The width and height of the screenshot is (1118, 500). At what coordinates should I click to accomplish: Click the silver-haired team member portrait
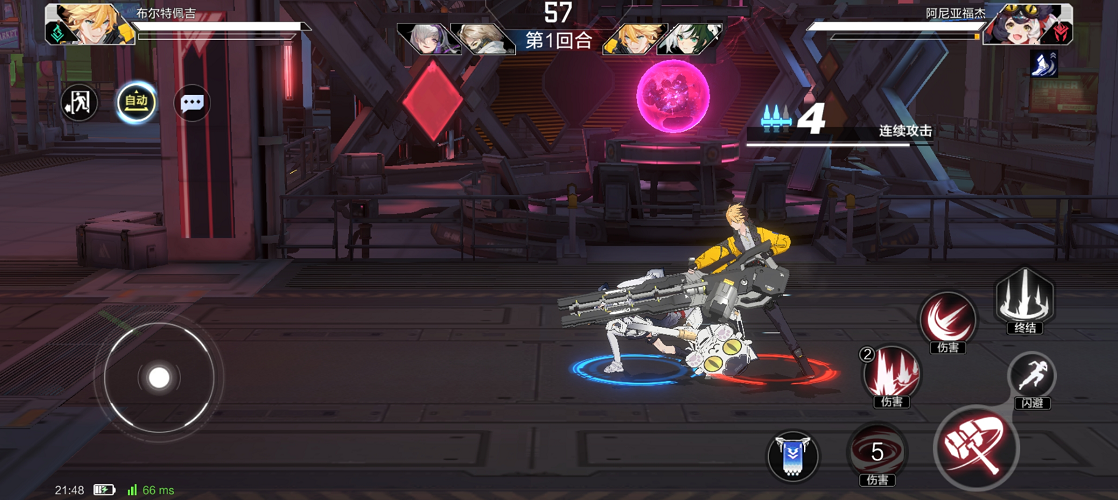point(424,38)
